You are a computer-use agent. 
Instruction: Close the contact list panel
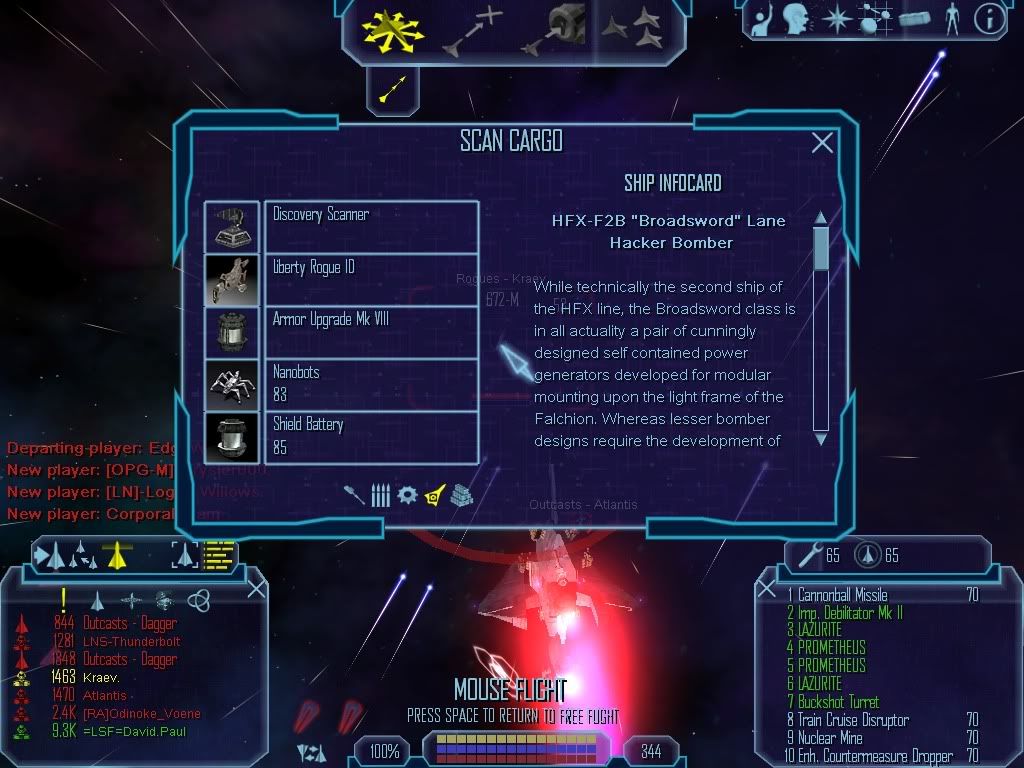(x=256, y=590)
